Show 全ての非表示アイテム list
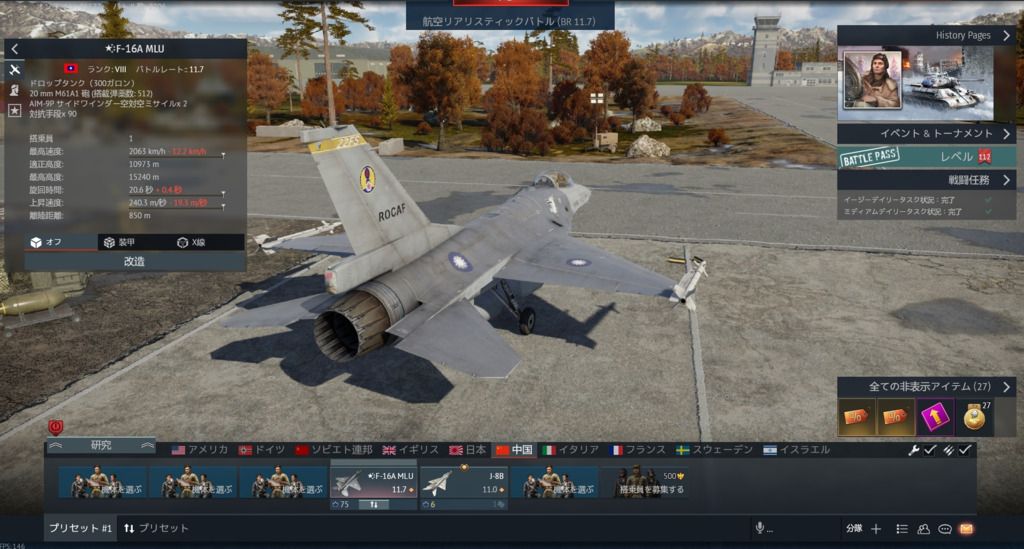Viewport: 1024px width, 549px height. click(x=926, y=386)
